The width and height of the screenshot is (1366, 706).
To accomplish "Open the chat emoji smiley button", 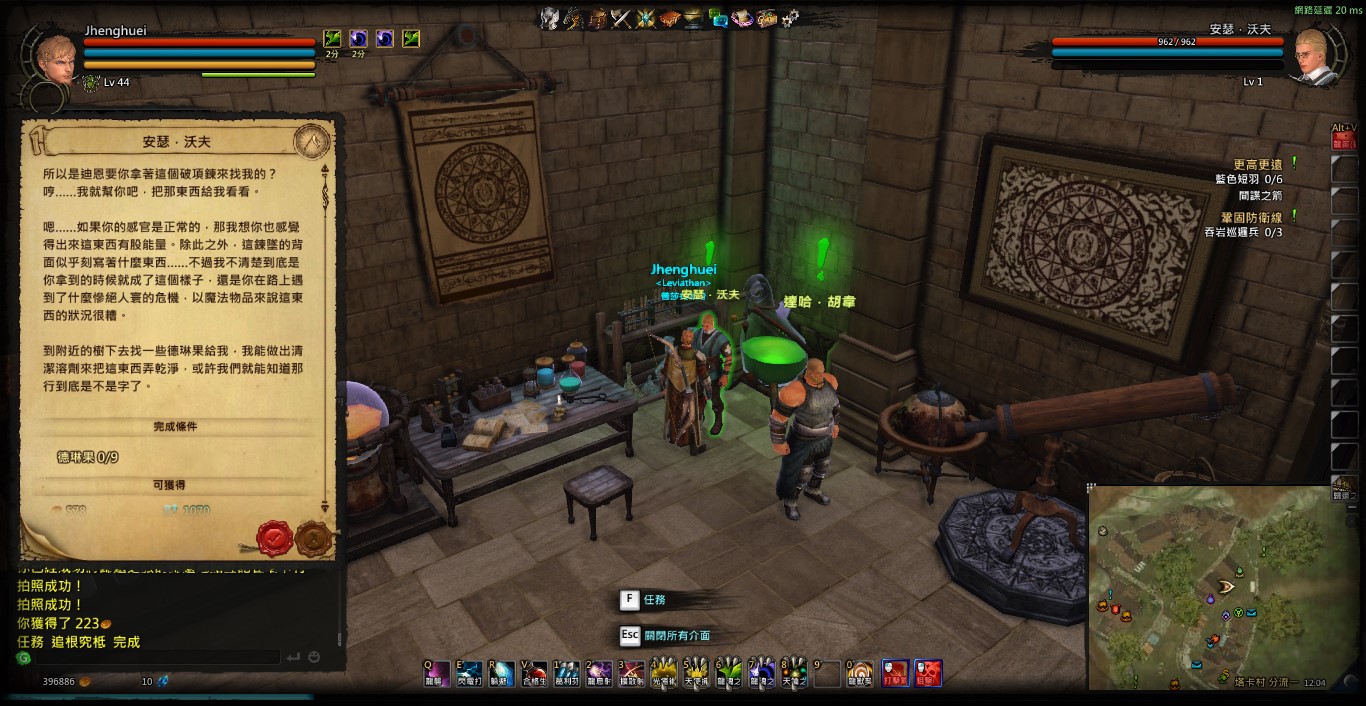I will point(314,658).
